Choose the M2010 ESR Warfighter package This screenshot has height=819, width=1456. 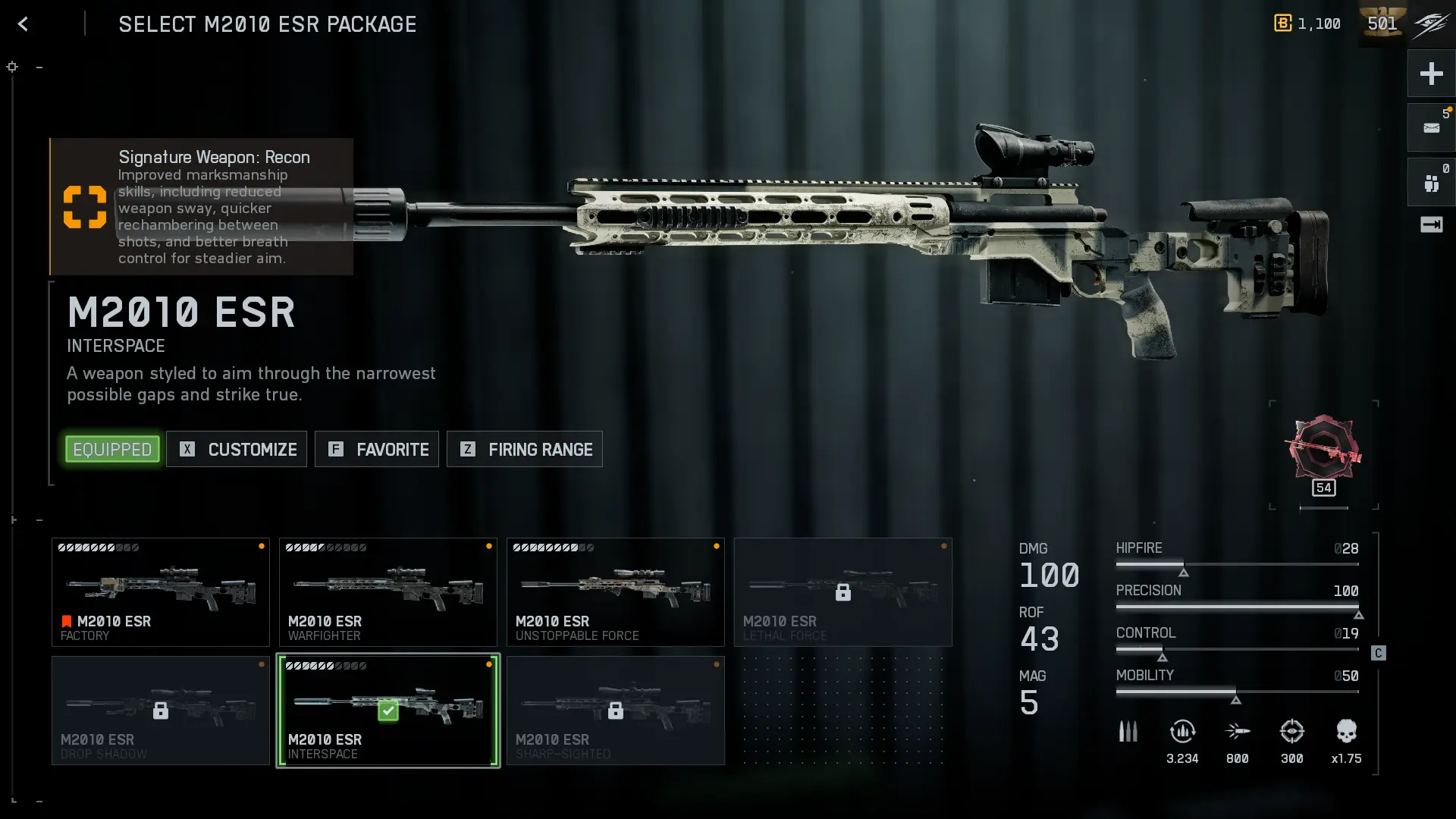[388, 592]
